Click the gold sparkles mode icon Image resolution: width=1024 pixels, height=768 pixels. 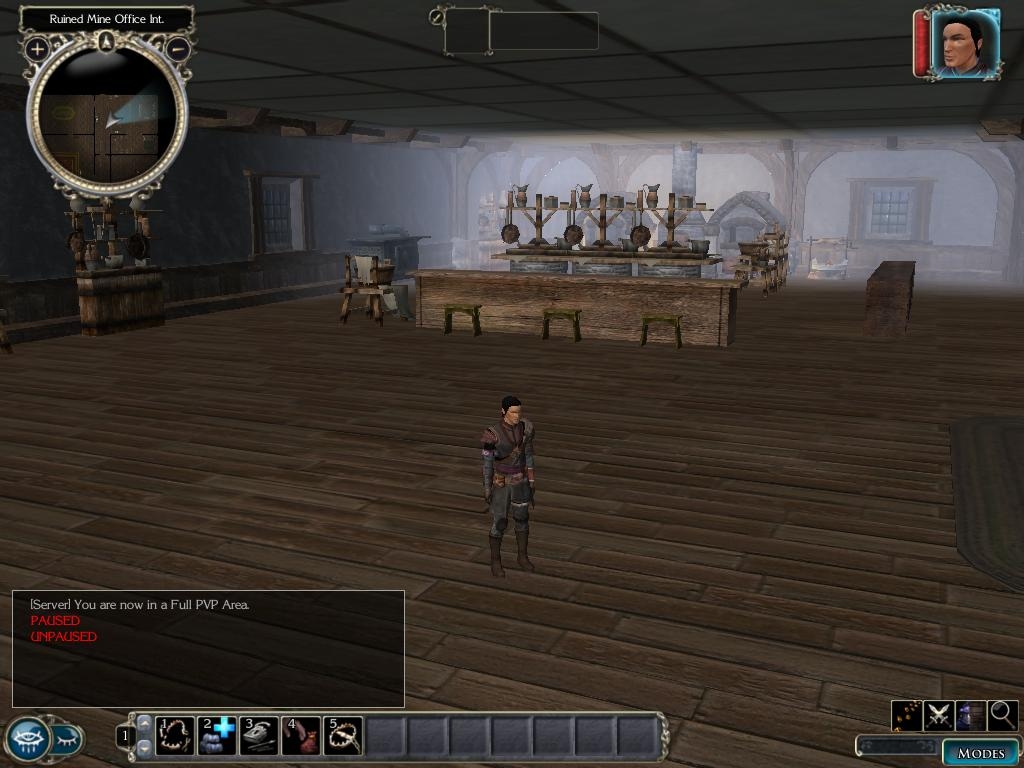[907, 715]
